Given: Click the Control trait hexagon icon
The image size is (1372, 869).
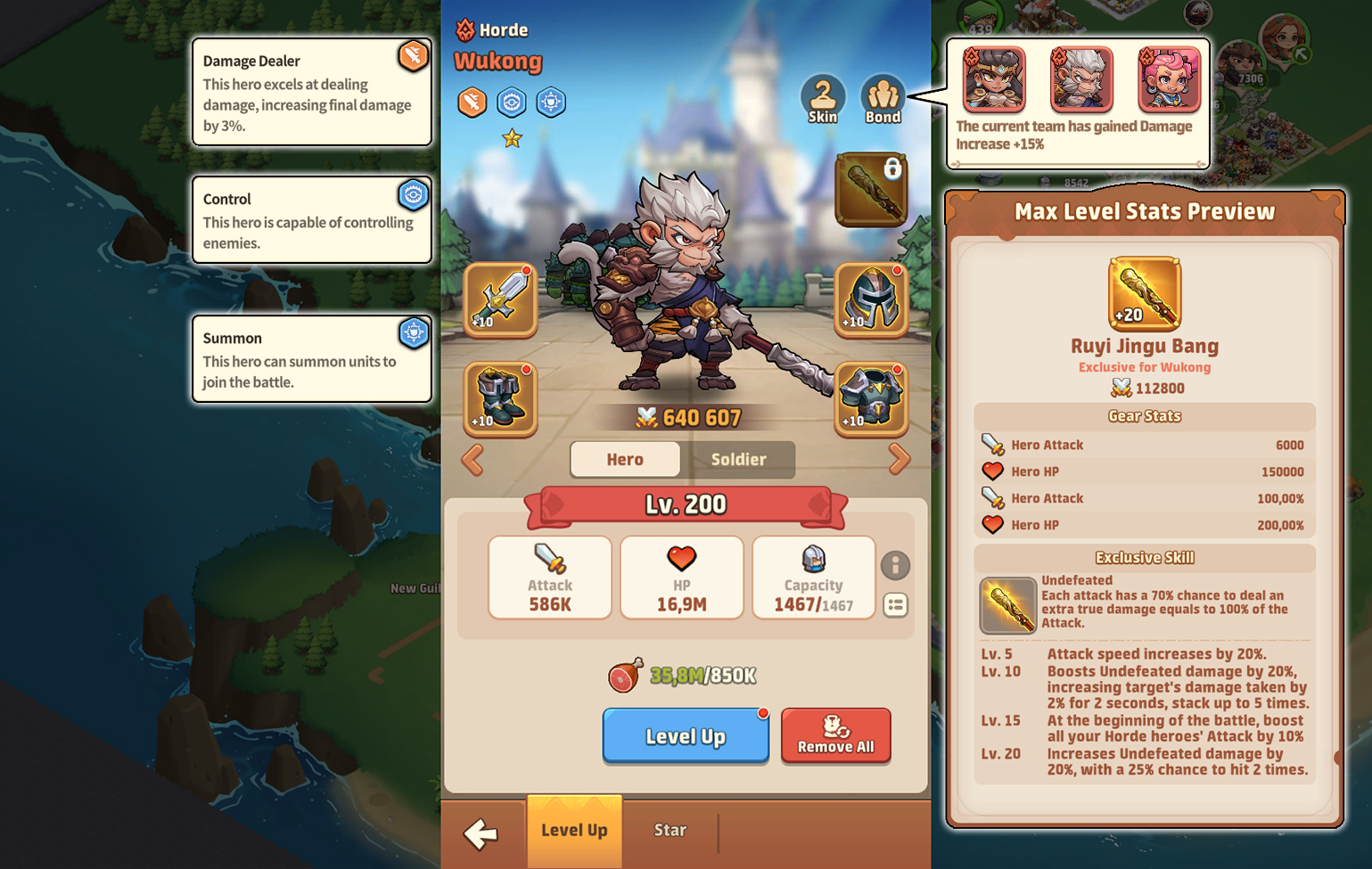Looking at the screenshot, I should 512,102.
